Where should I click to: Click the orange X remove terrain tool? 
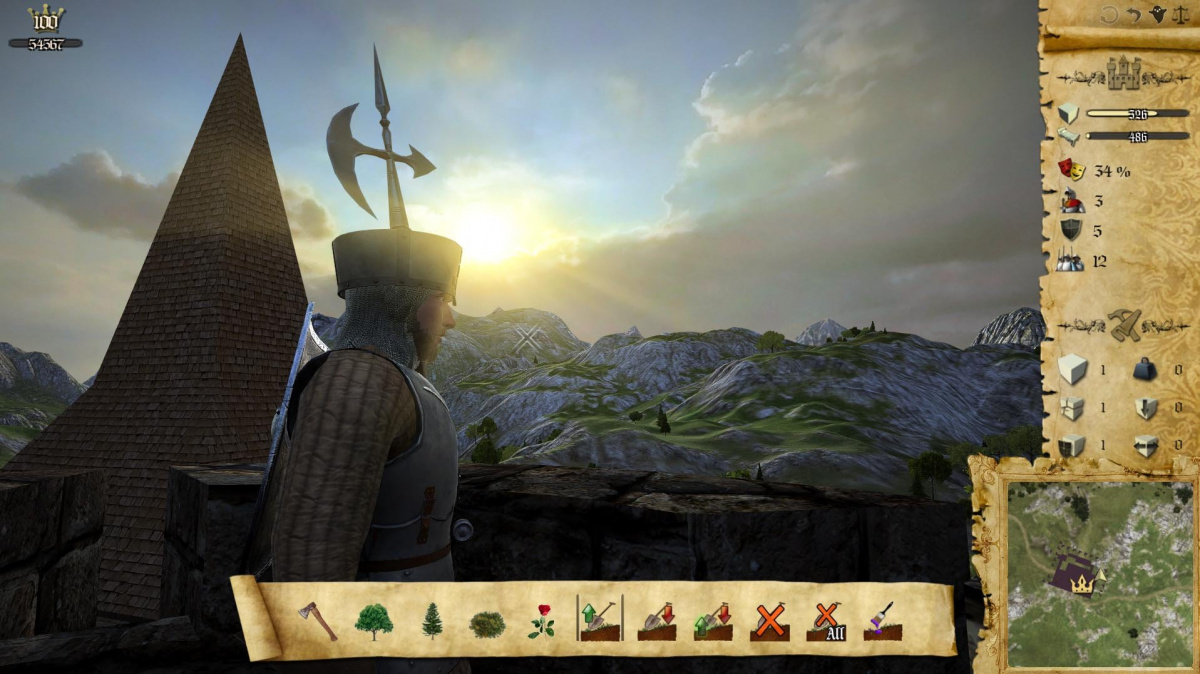pos(770,621)
